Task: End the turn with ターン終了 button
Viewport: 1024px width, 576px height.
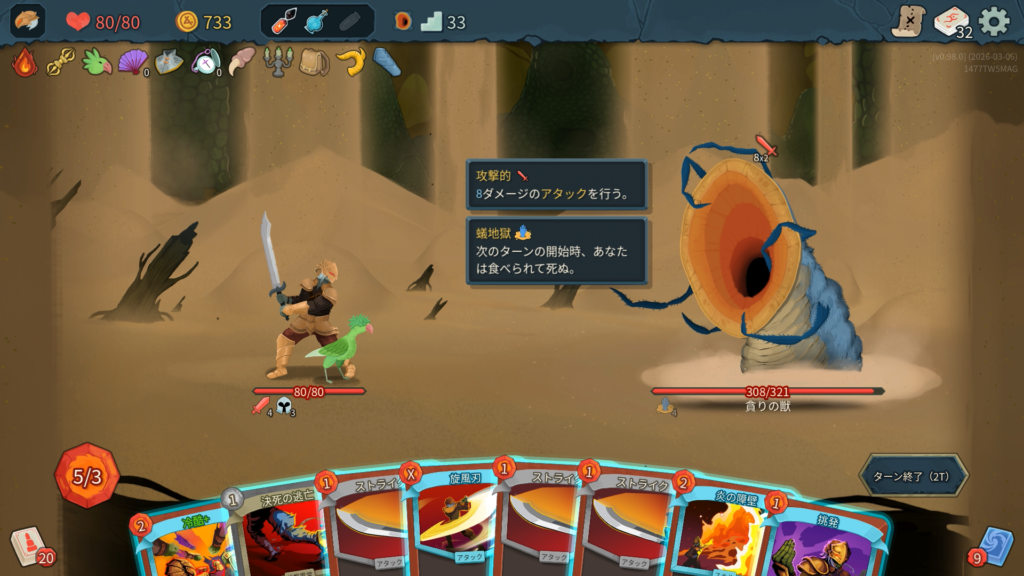Action: pyautogui.click(x=913, y=475)
